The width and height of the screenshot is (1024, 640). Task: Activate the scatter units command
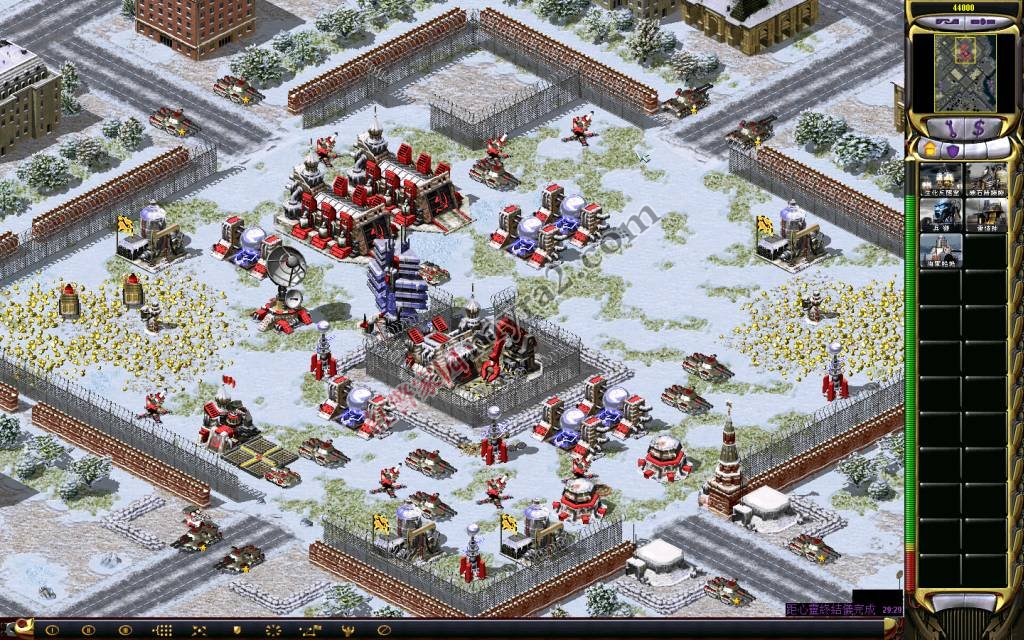pyautogui.click(x=272, y=630)
